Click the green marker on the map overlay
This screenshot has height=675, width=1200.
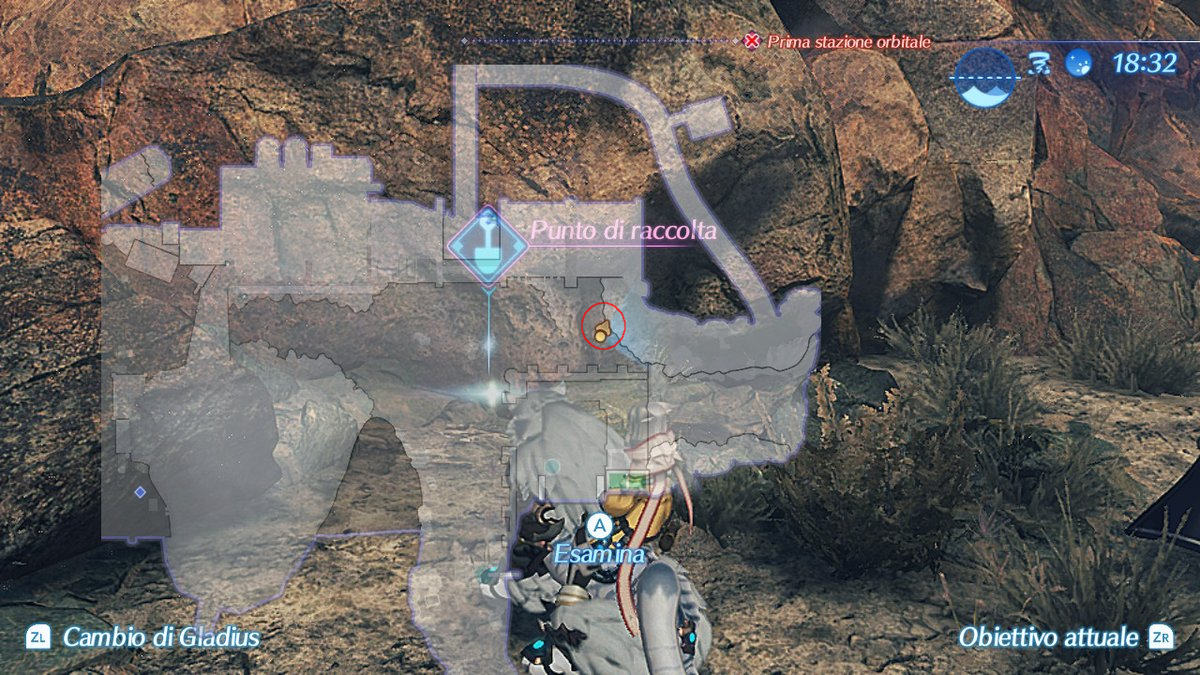pyautogui.click(x=625, y=482)
